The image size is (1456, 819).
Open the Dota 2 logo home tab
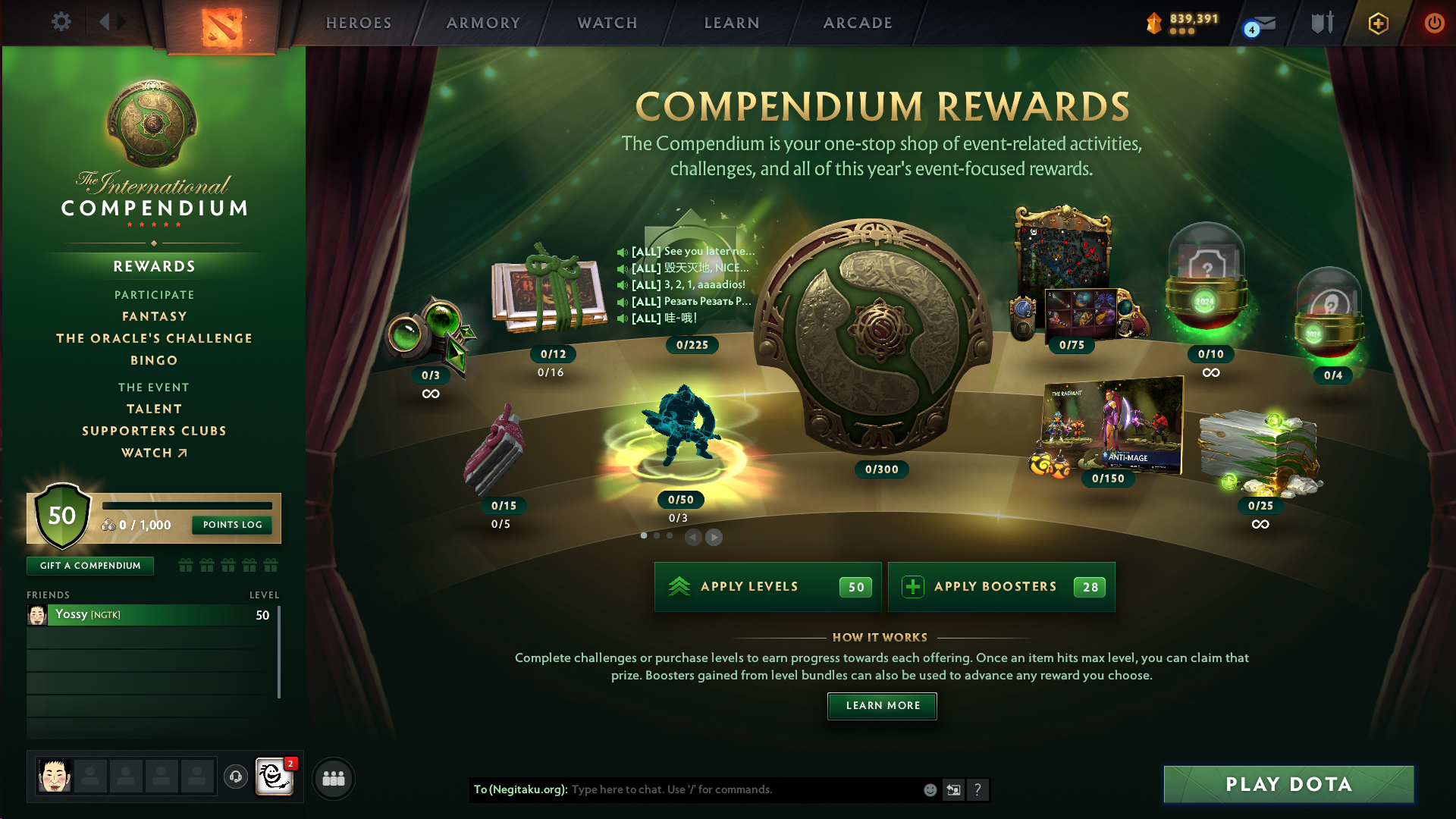click(x=224, y=23)
